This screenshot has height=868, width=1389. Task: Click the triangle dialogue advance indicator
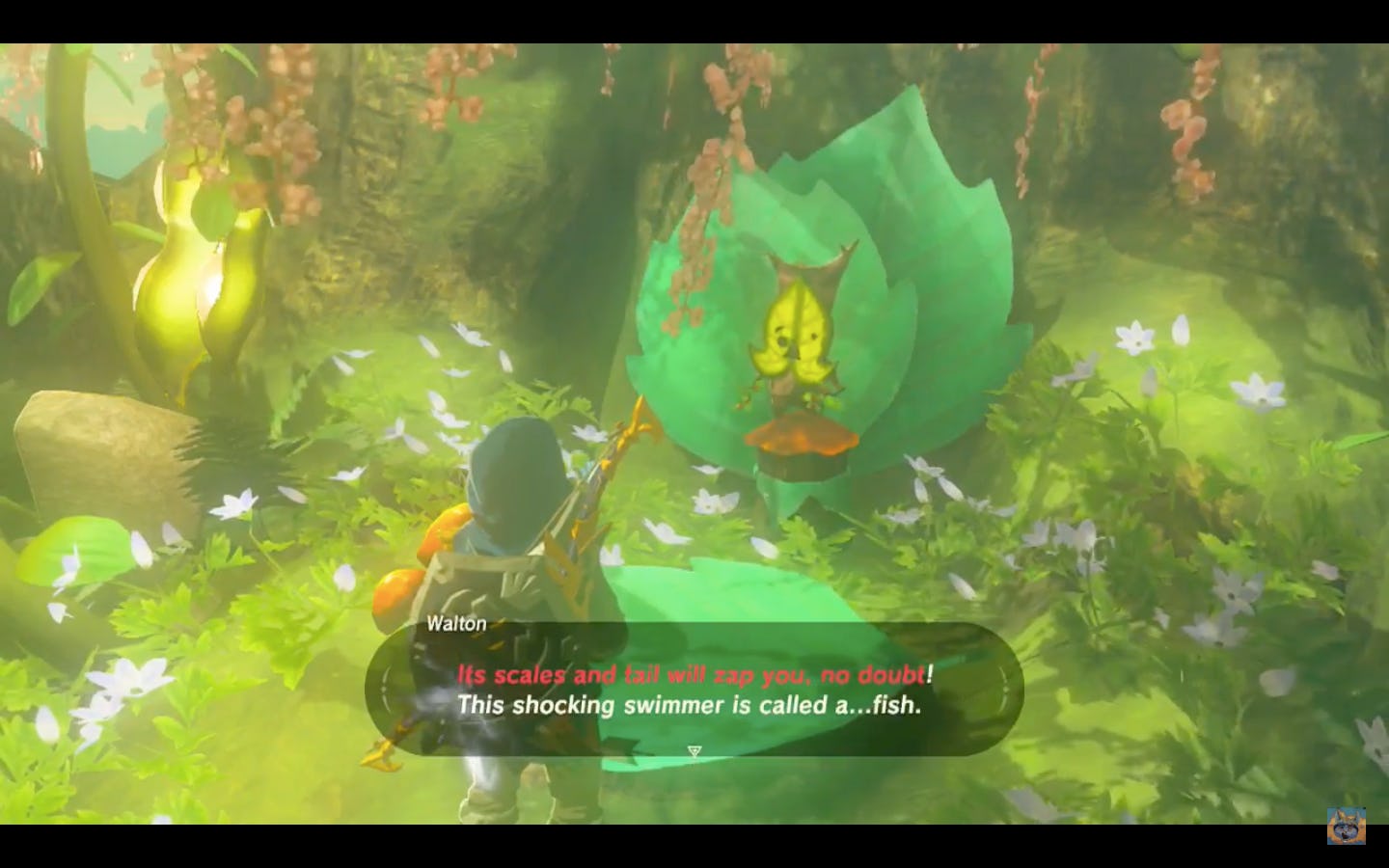(693, 750)
